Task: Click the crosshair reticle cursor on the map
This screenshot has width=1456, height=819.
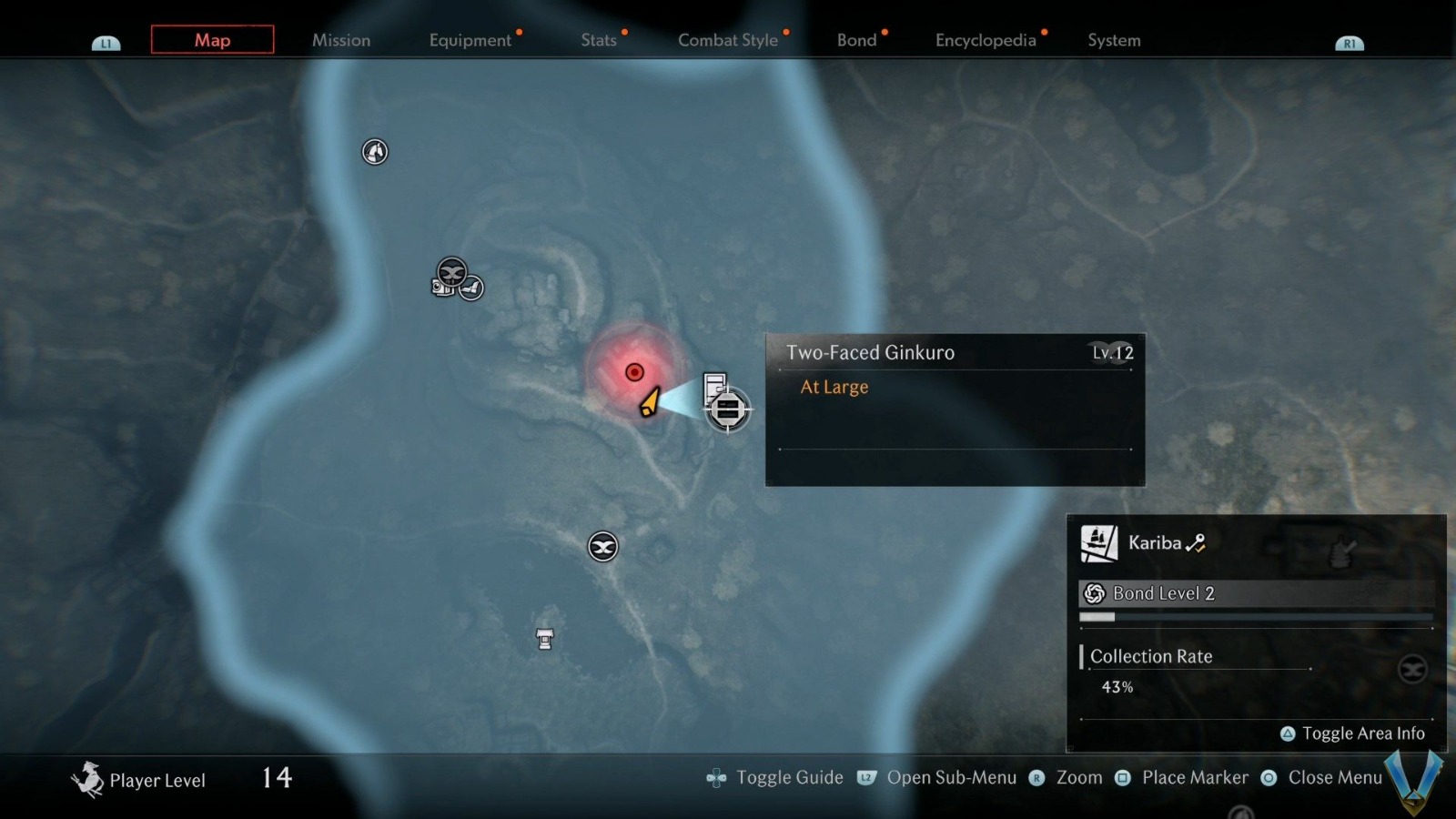Action: pos(728,409)
